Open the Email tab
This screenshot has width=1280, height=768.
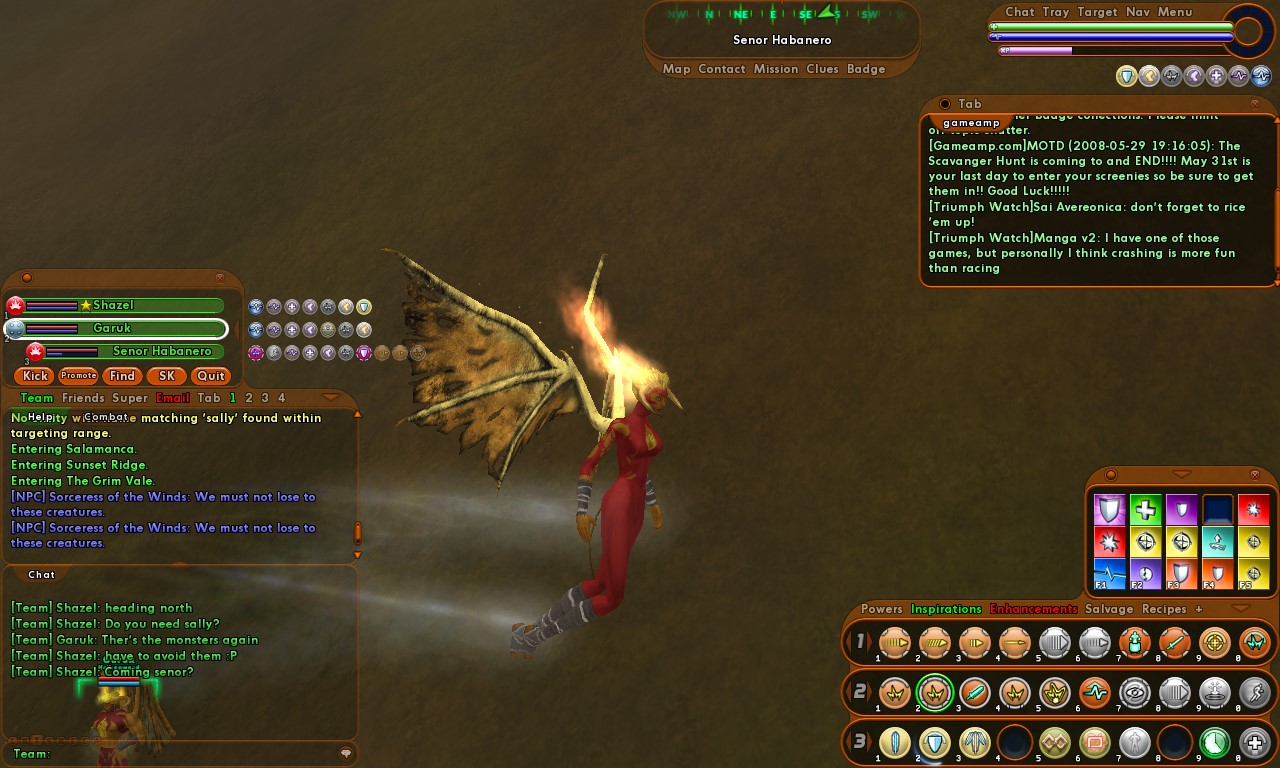pyautogui.click(x=173, y=398)
